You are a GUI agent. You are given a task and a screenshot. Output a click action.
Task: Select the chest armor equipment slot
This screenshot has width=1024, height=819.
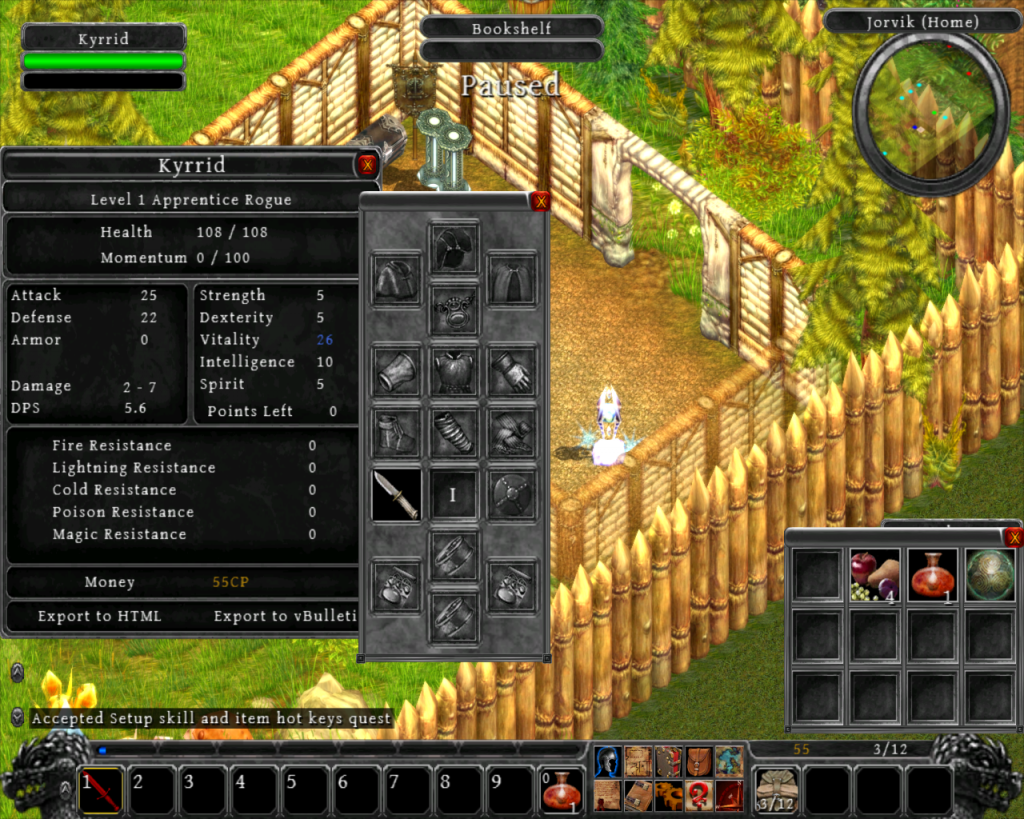(x=454, y=372)
